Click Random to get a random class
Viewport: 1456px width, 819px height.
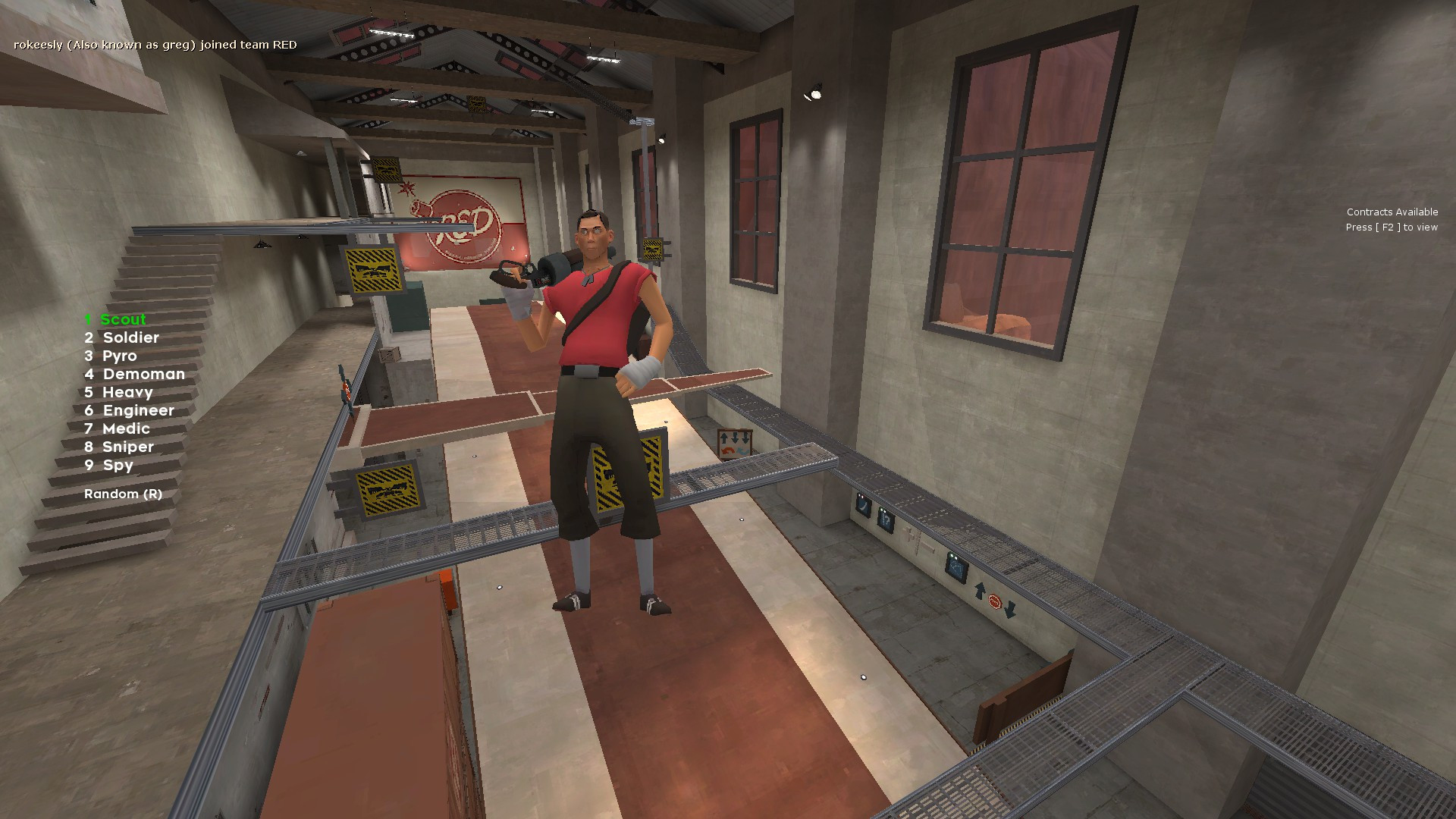[x=122, y=494]
